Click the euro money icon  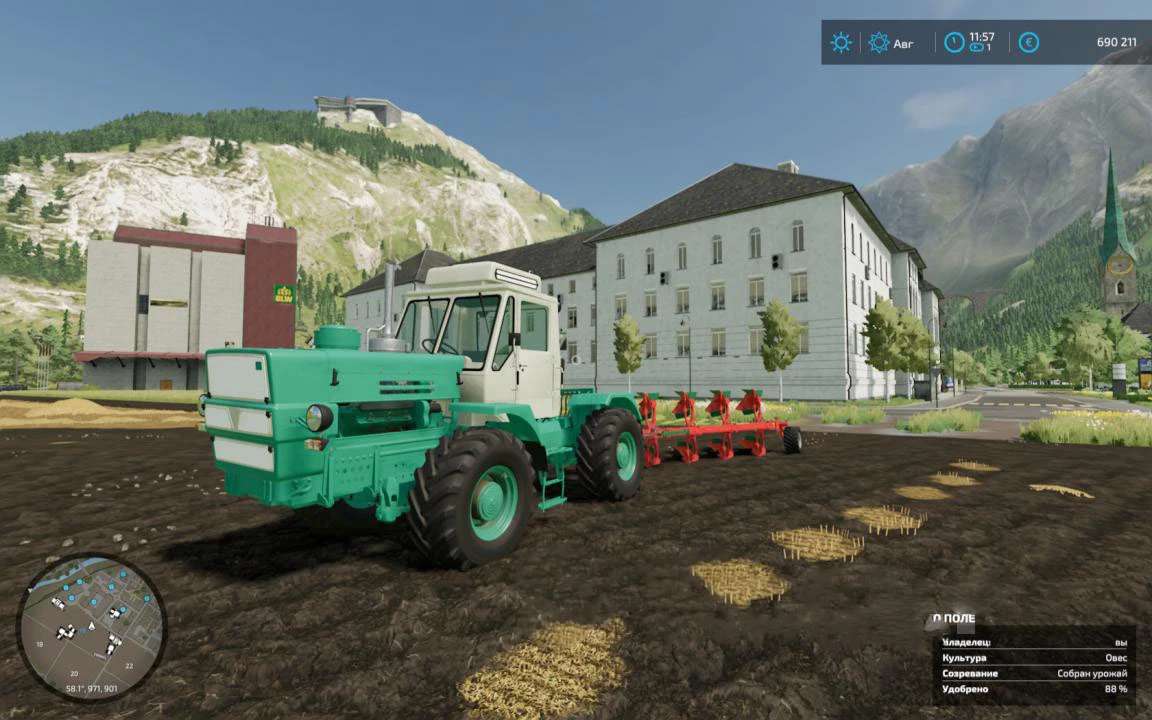[x=1028, y=43]
